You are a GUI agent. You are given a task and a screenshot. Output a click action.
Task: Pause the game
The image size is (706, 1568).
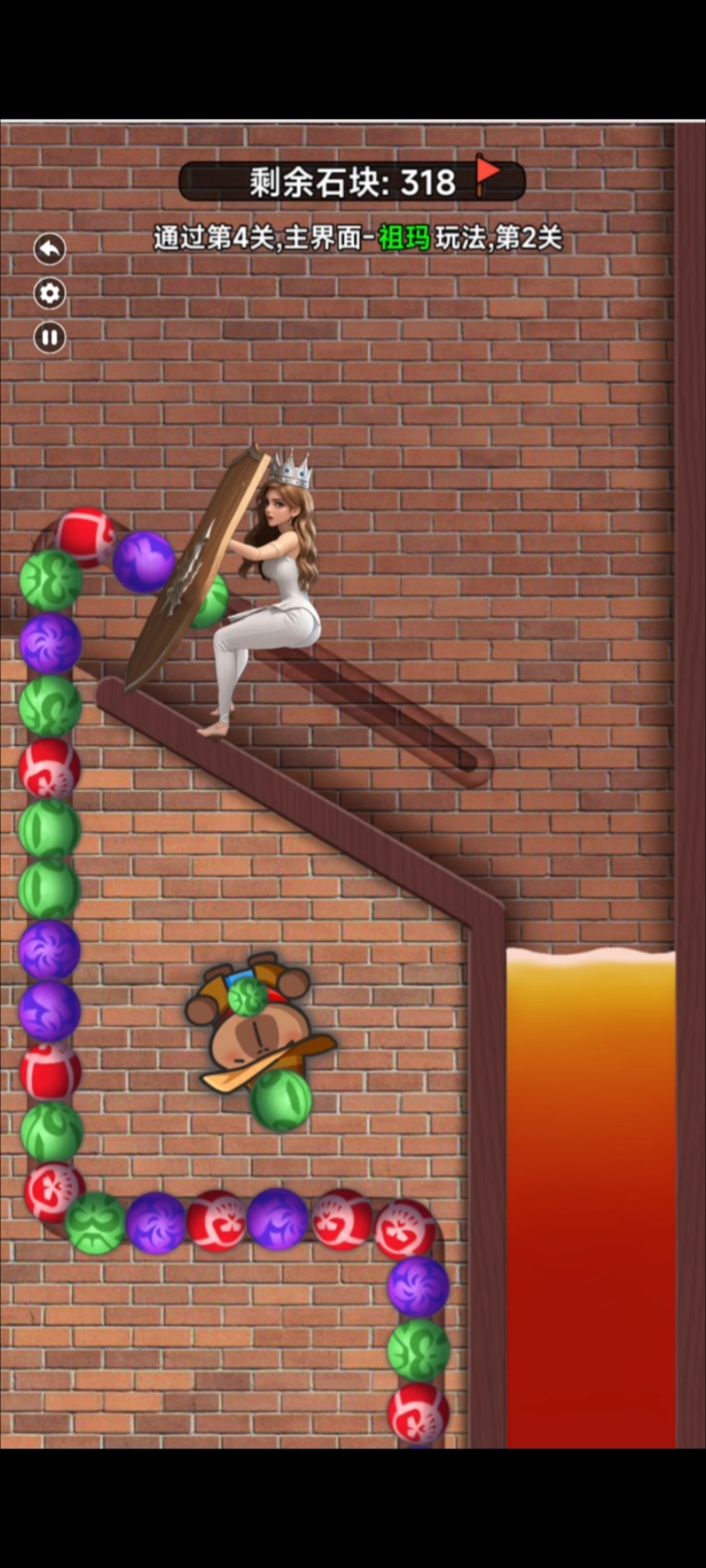[50, 337]
